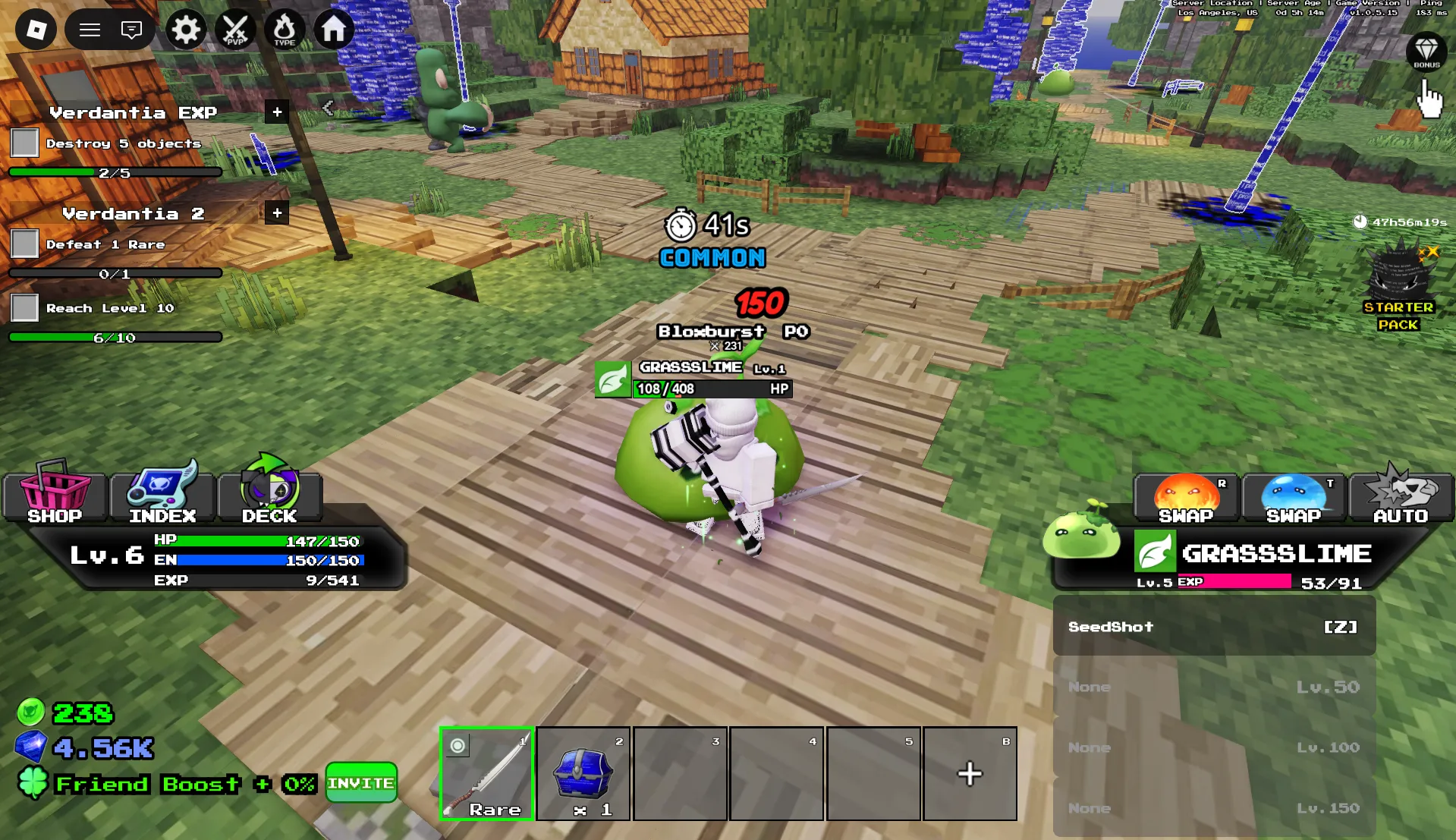This screenshot has height=840, width=1456.
Task: Open the flame TYPE chart icon
Action: [x=285, y=30]
